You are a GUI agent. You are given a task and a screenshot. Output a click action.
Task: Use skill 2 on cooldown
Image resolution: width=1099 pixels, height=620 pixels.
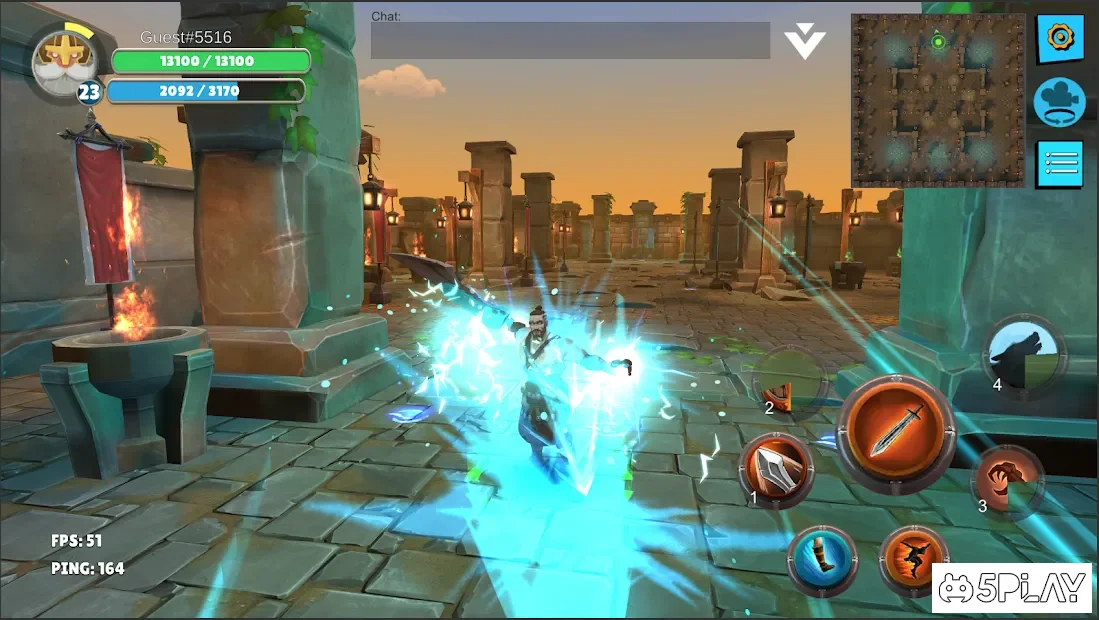coord(791,381)
